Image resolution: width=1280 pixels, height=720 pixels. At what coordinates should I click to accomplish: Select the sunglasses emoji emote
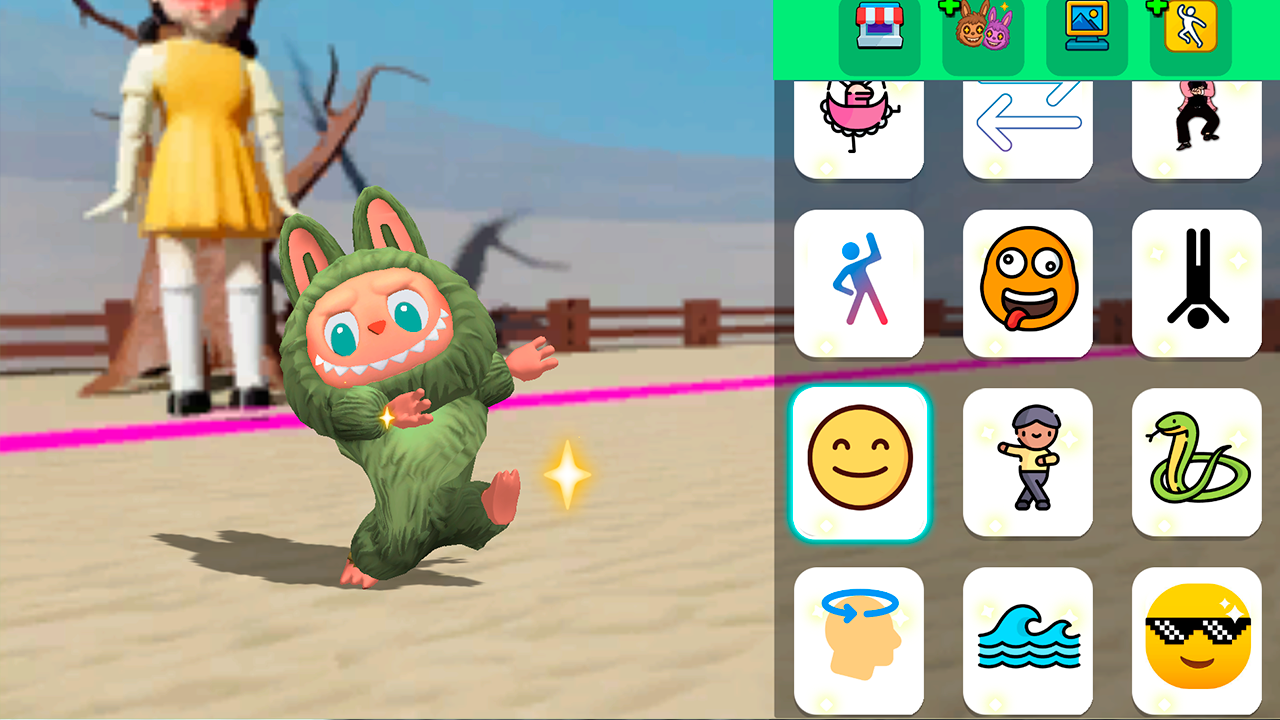(x=1197, y=640)
